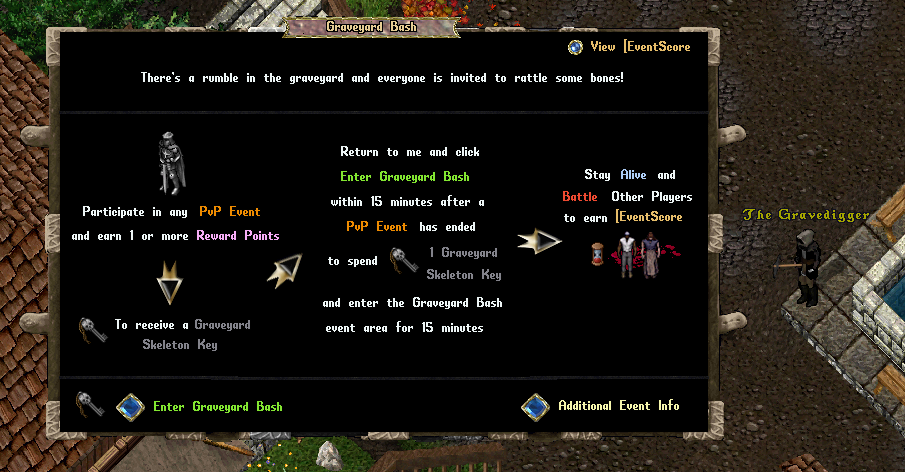This screenshot has width=905, height=472.
Task: Show Additional Event Info
Action: 536,406
